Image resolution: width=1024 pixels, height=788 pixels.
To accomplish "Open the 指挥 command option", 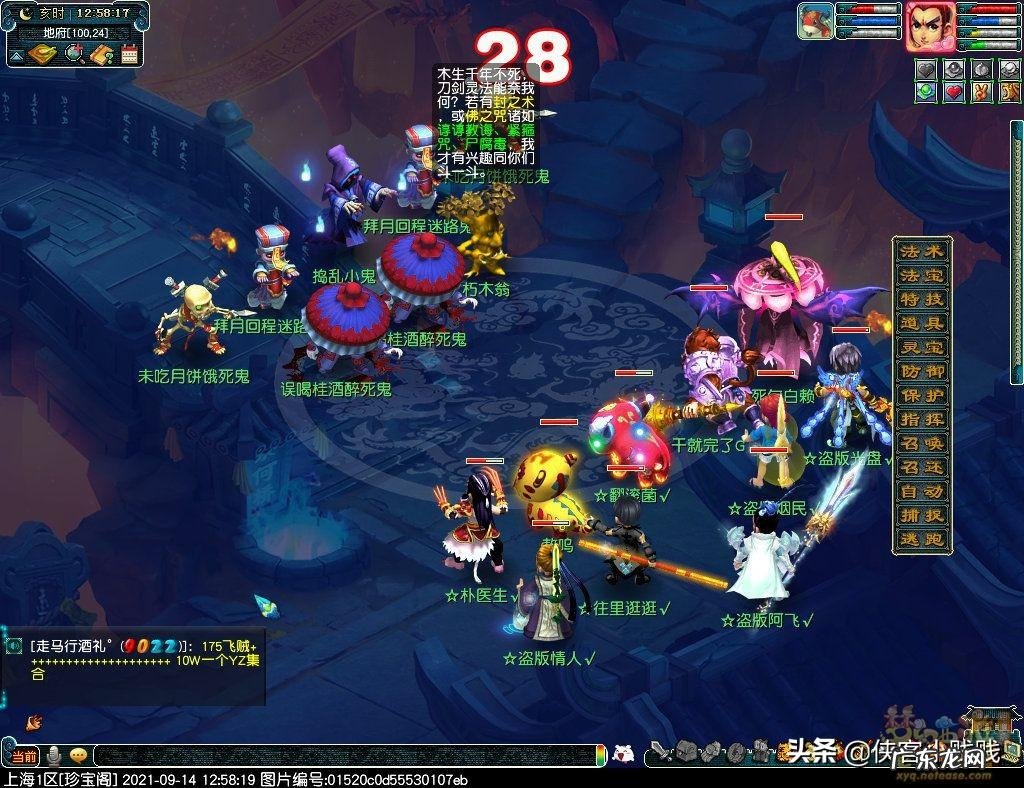I will point(921,420).
